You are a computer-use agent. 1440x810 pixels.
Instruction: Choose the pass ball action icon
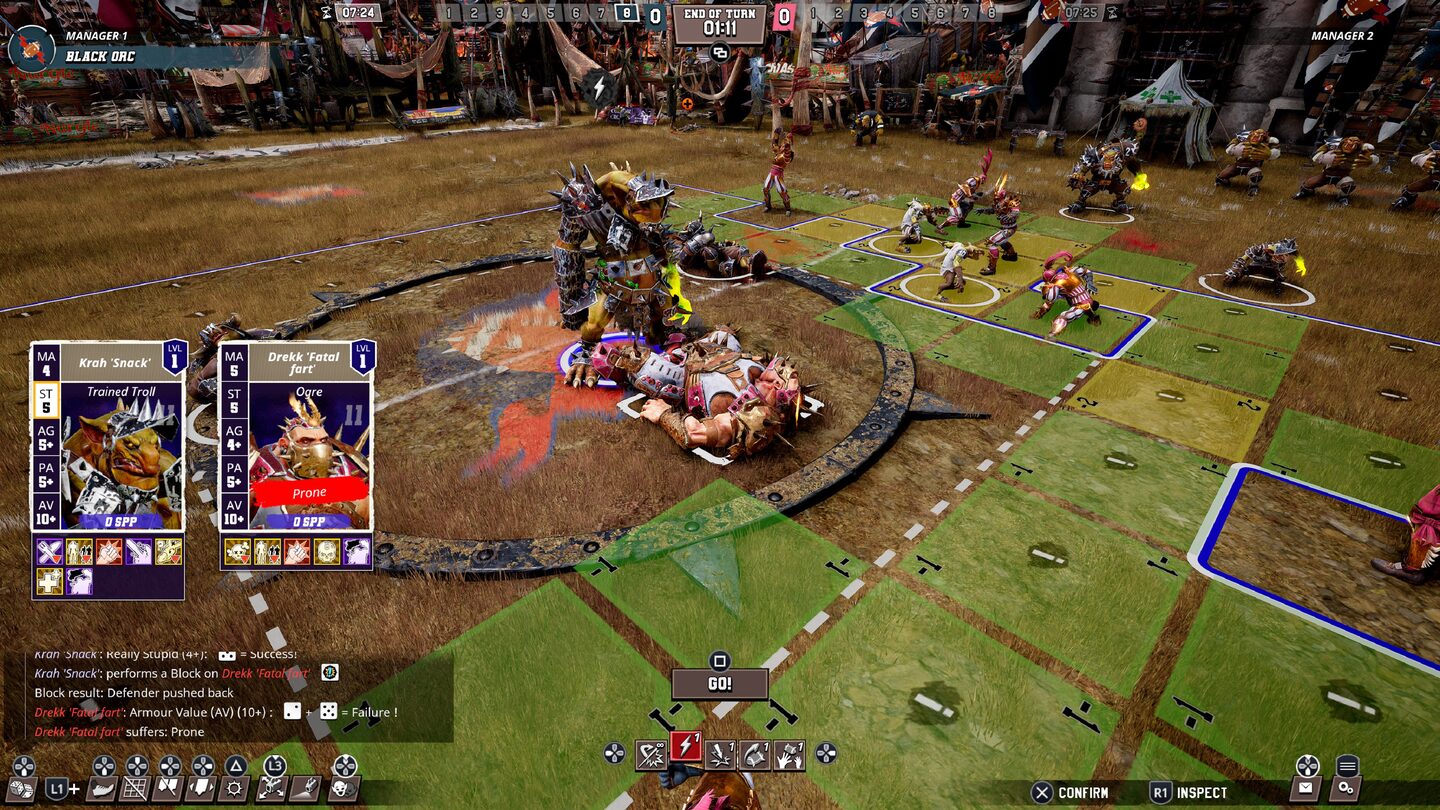[755, 755]
